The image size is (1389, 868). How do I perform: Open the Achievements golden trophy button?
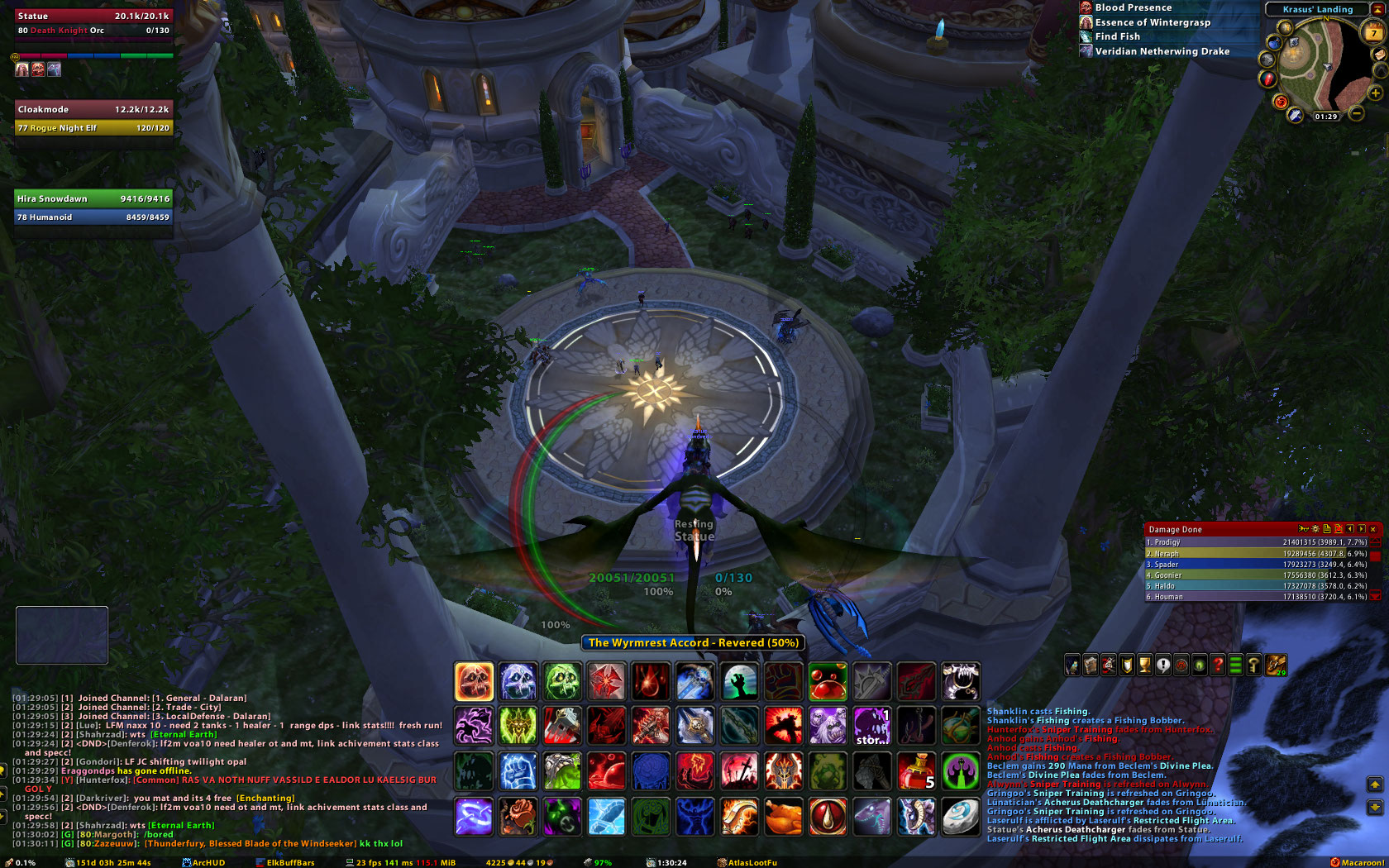pos(1145,665)
